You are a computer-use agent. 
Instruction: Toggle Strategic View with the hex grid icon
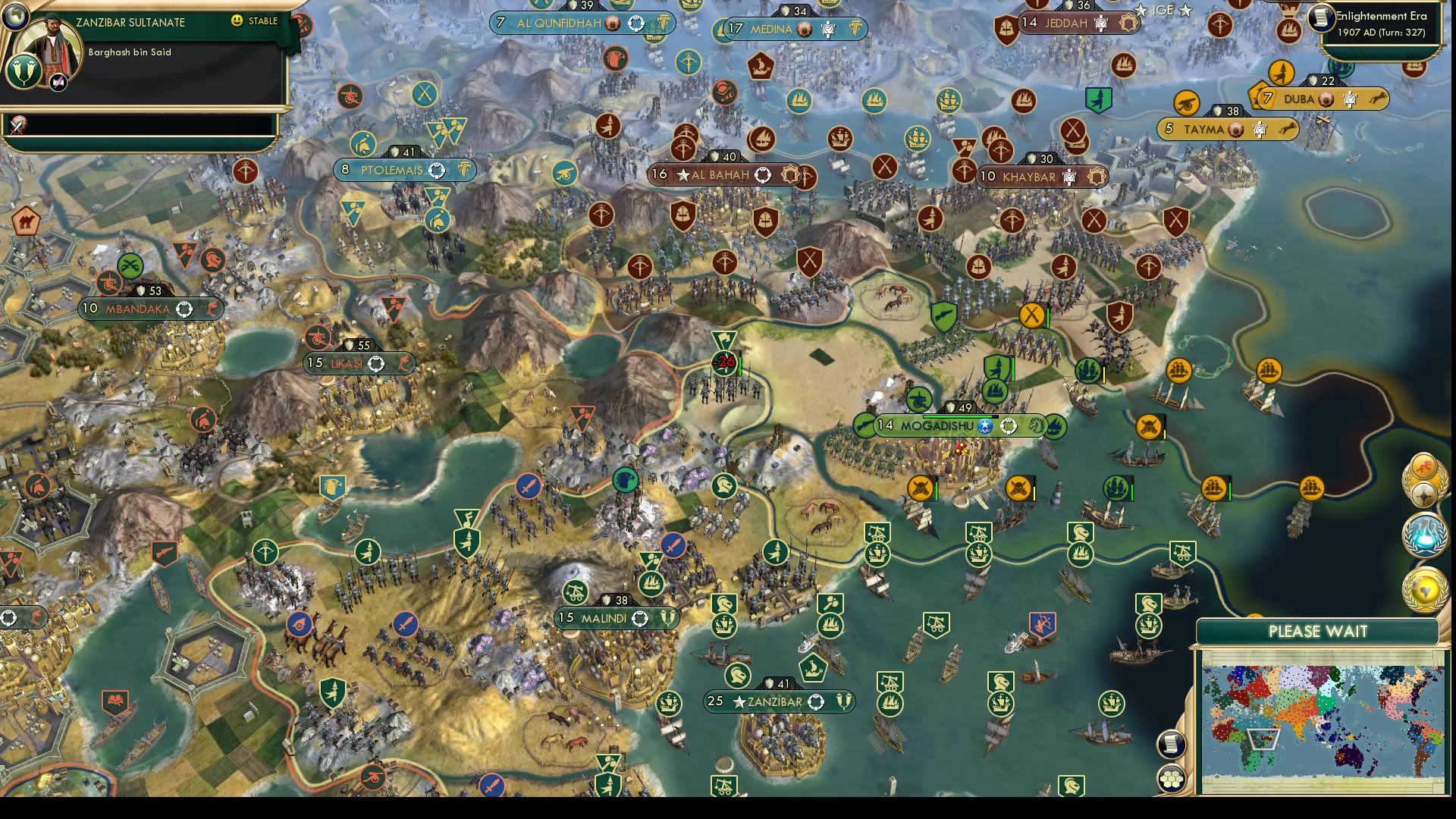point(1170,778)
